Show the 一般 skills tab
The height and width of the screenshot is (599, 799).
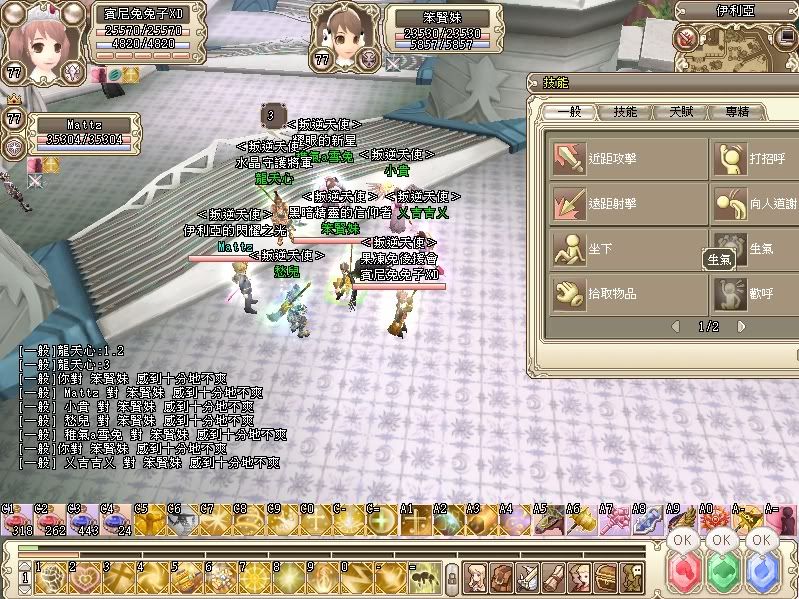569,112
